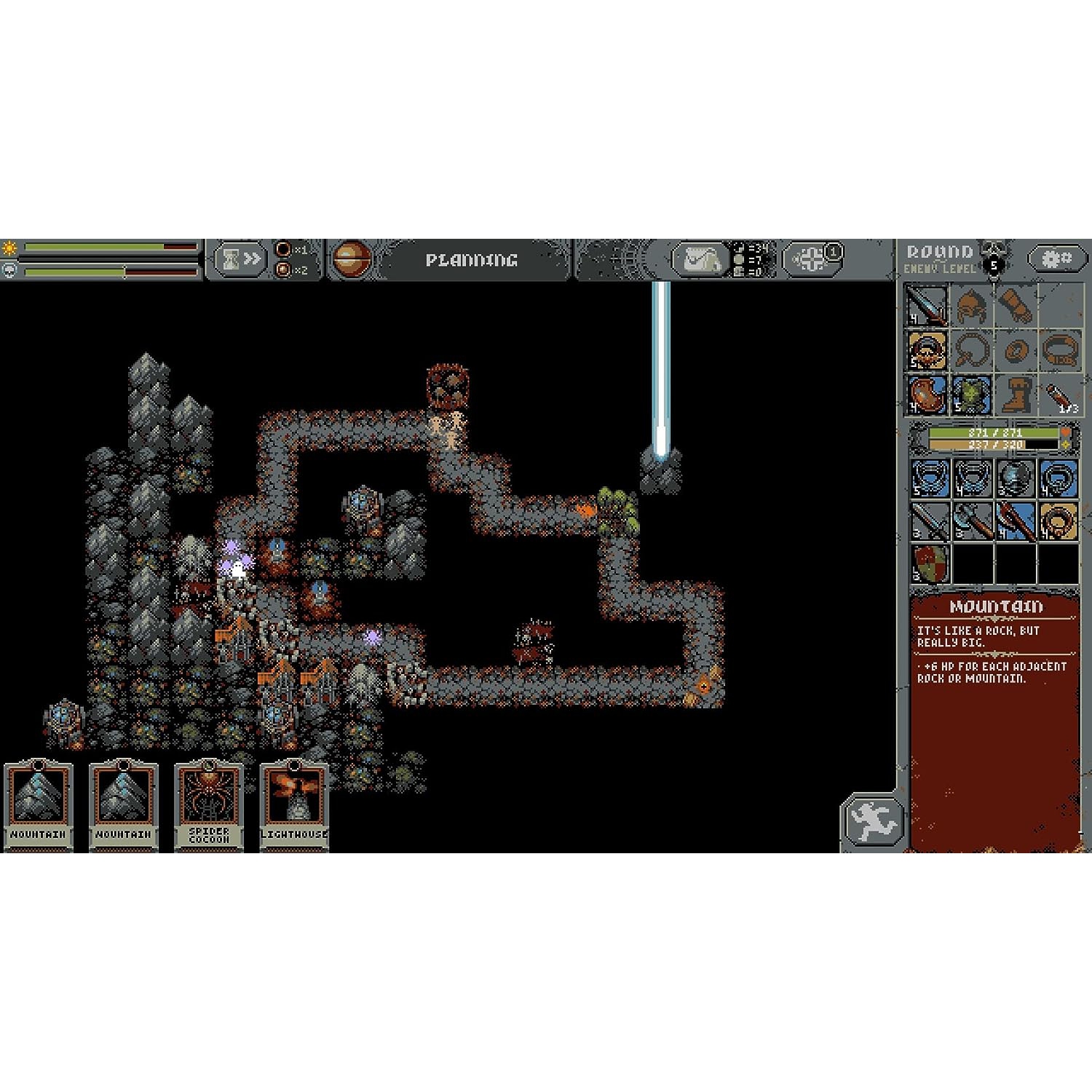This screenshot has width=1092, height=1092.
Task: Open the supply bag inventory
Action: coord(702,261)
